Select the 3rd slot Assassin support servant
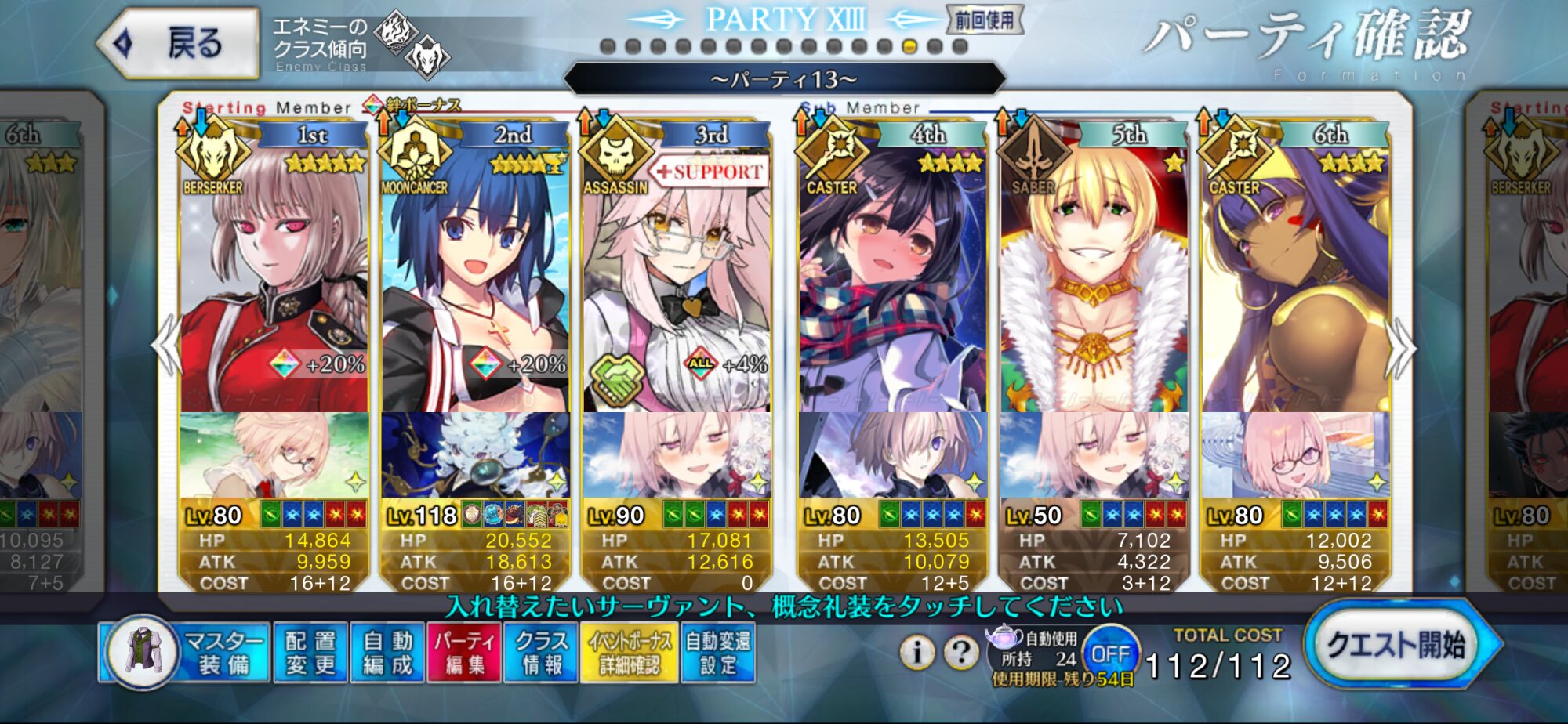1568x724 pixels. point(677,274)
